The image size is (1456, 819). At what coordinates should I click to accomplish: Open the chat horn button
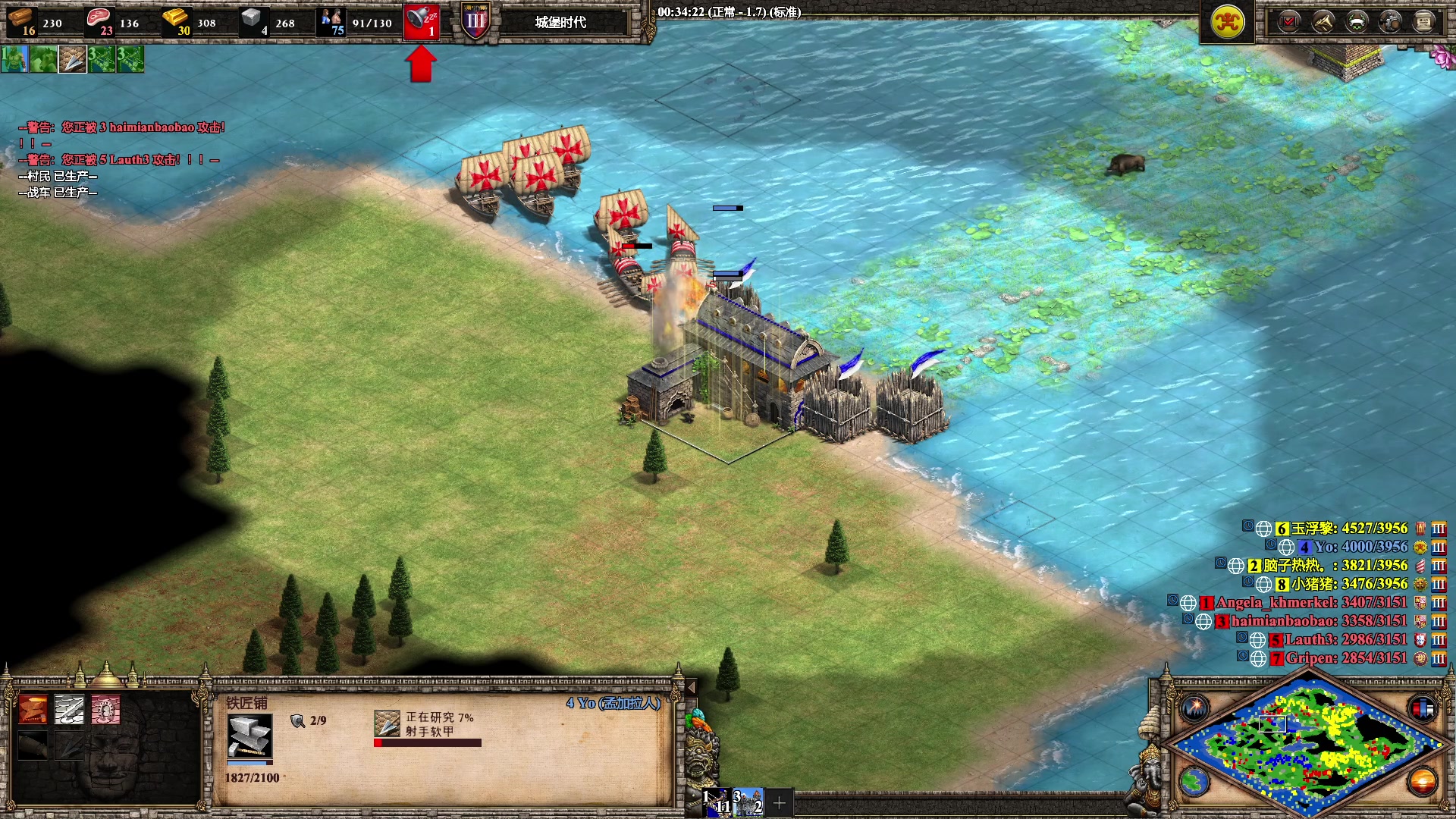(x=1323, y=21)
